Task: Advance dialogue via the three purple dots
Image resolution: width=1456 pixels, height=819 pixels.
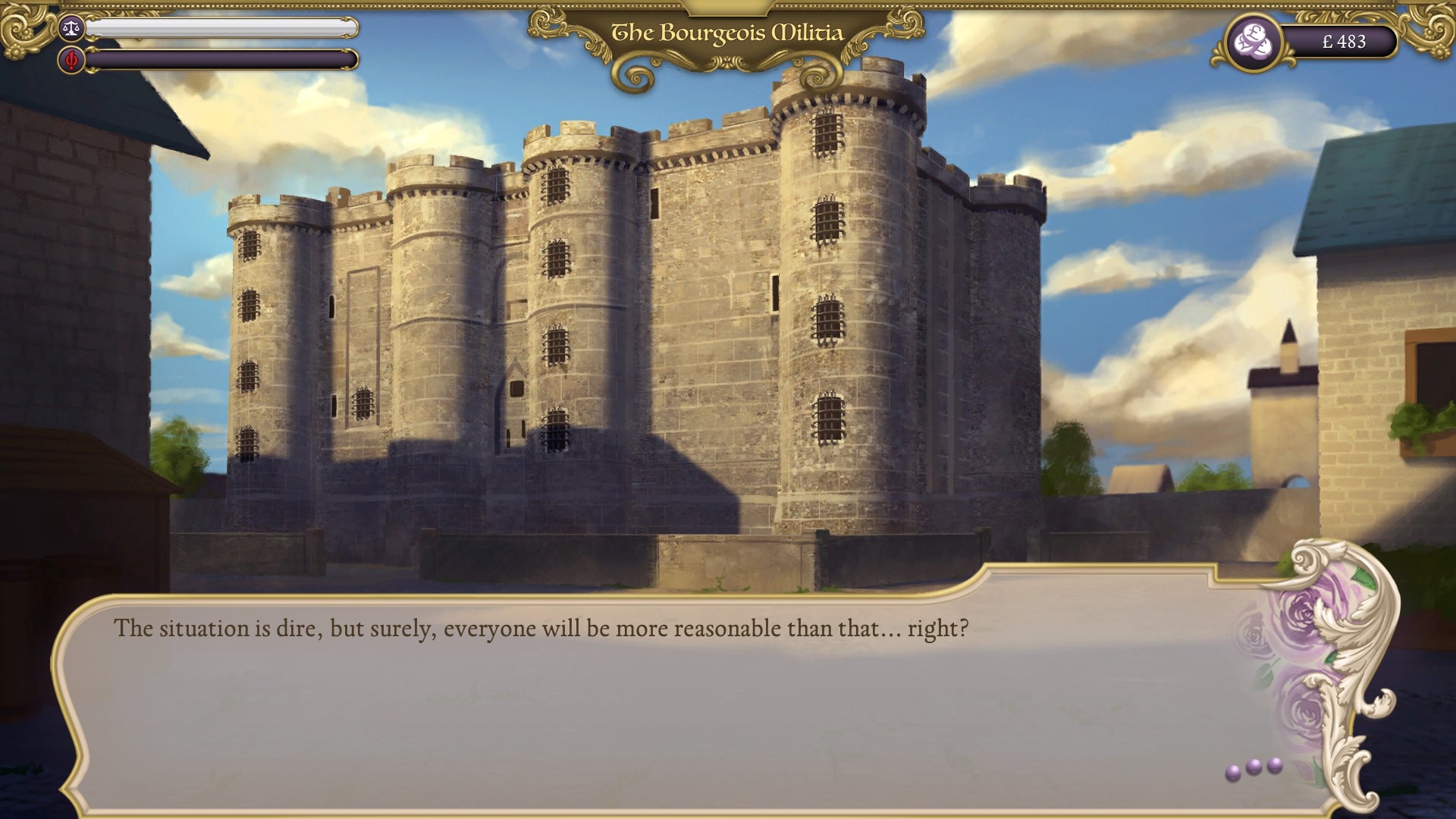Action: pos(1254,768)
